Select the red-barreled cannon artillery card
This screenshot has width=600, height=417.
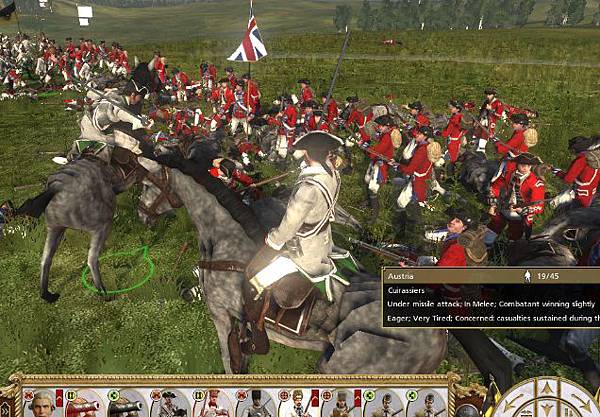click(83, 404)
